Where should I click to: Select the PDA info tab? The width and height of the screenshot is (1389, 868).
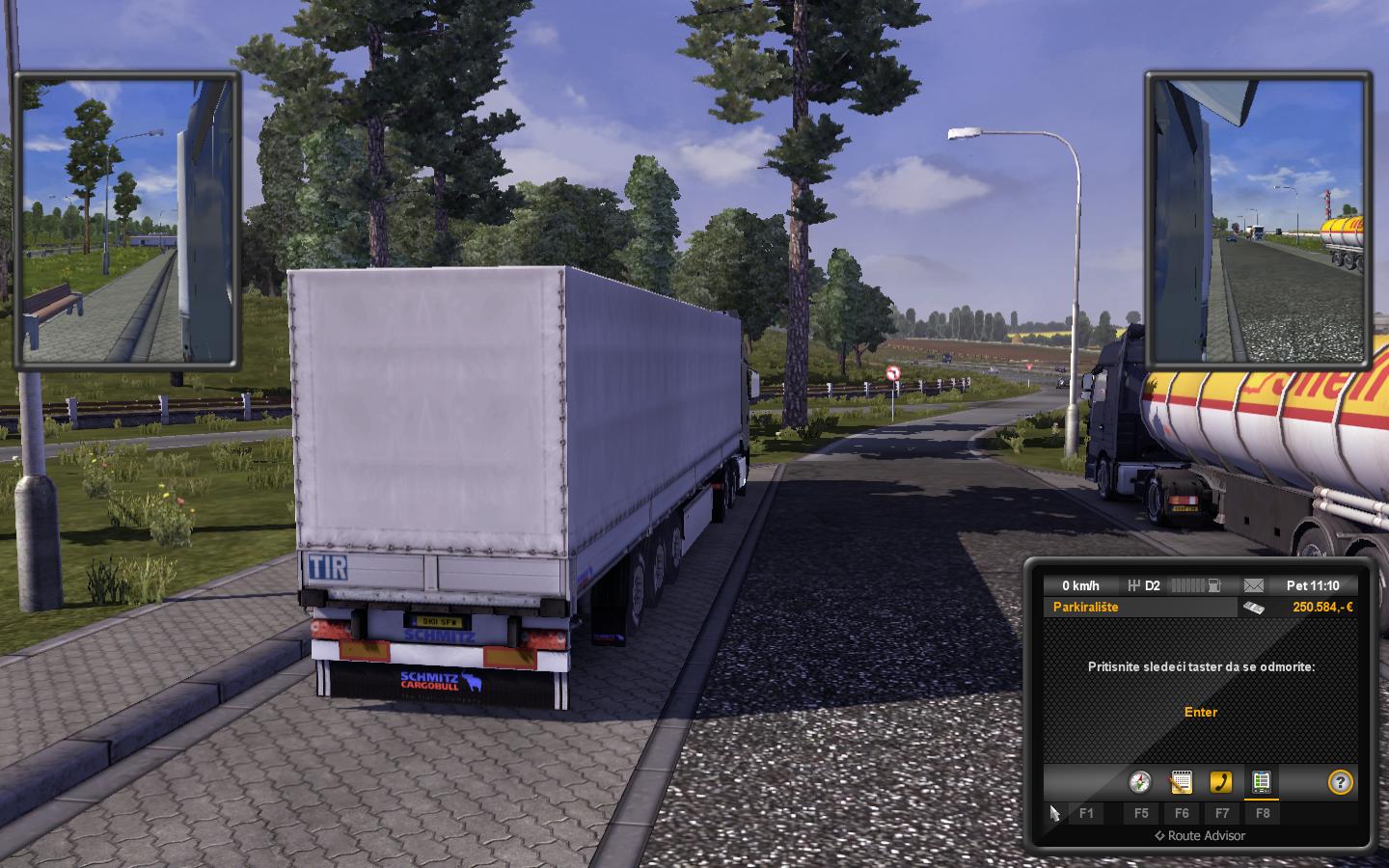pos(1261,781)
